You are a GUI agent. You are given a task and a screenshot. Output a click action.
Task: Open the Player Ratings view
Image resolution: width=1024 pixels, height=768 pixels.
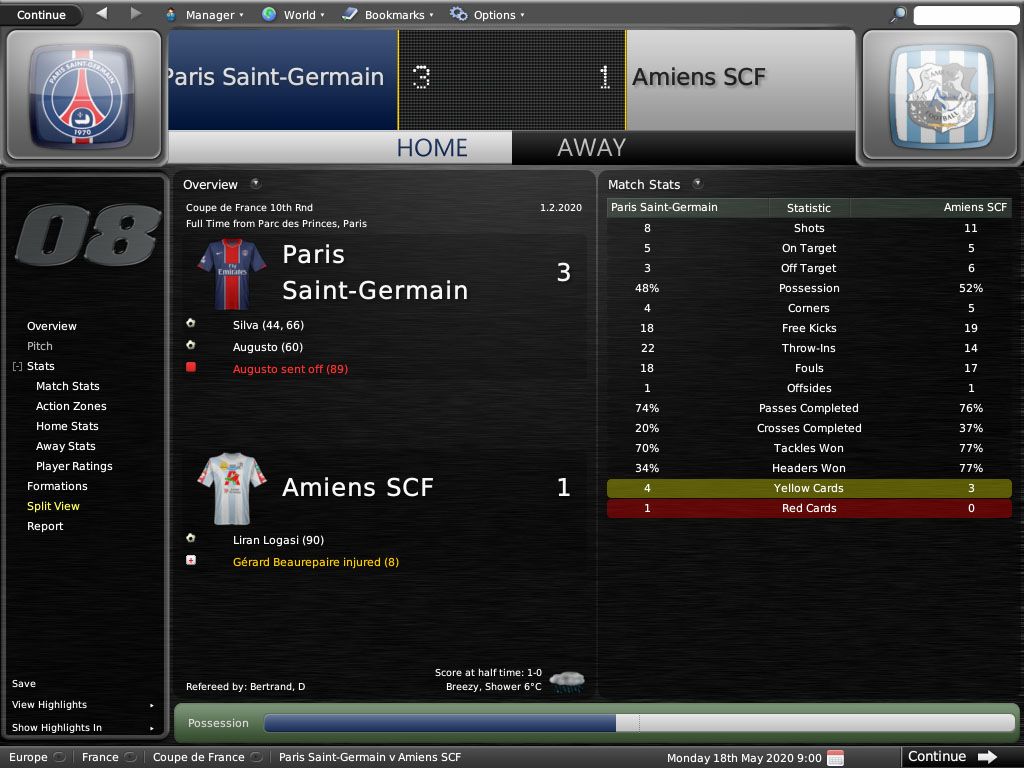click(x=74, y=466)
